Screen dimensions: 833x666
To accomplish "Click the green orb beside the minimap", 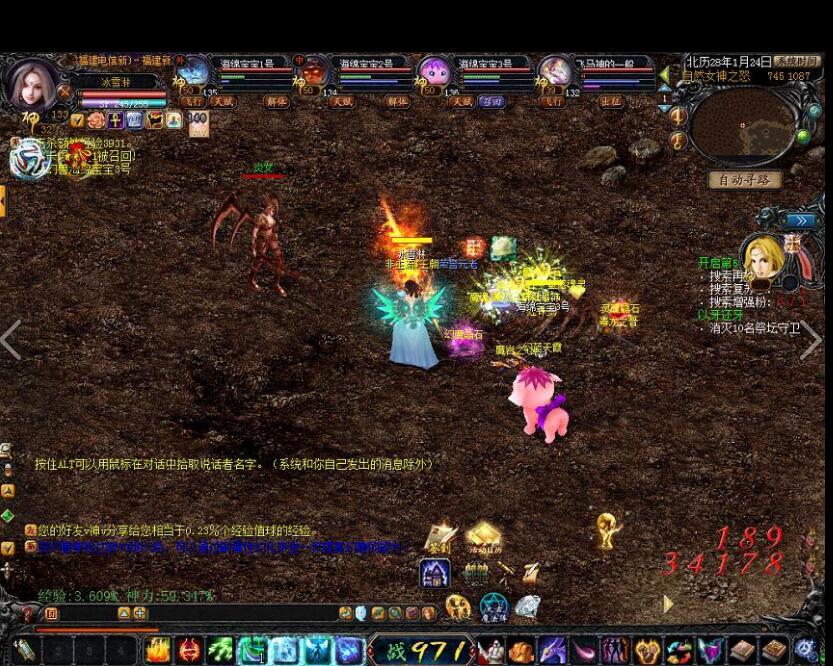I will pyautogui.click(x=802, y=137).
